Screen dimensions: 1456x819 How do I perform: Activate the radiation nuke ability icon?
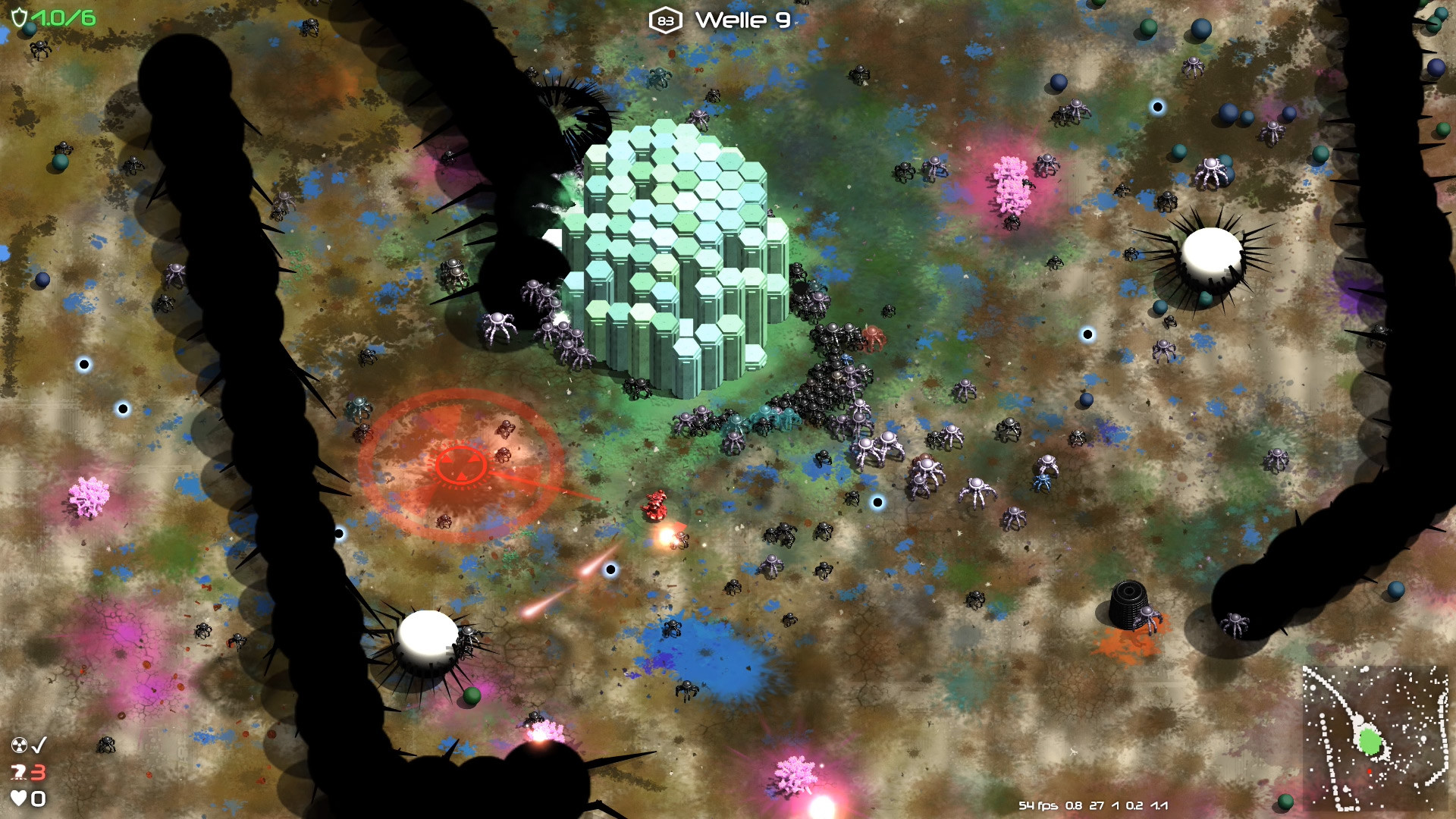point(20,745)
